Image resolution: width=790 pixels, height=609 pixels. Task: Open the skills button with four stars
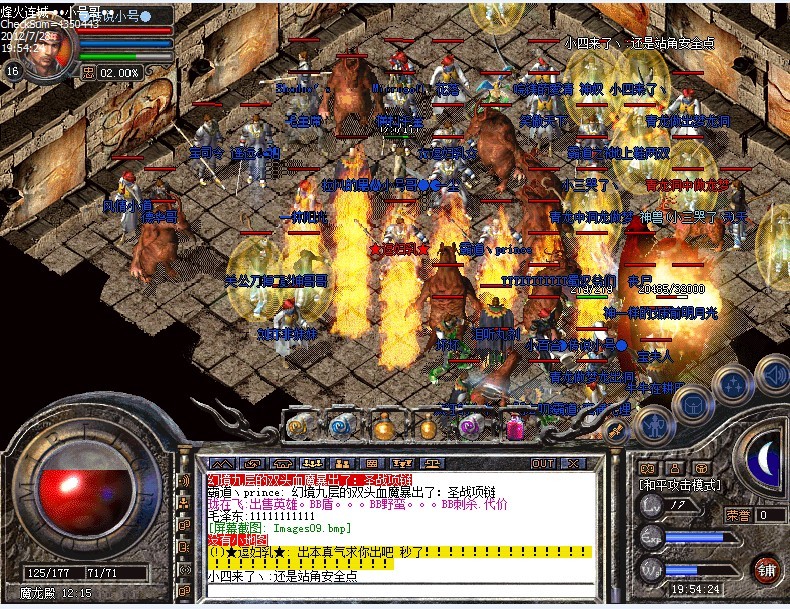pos(735,385)
